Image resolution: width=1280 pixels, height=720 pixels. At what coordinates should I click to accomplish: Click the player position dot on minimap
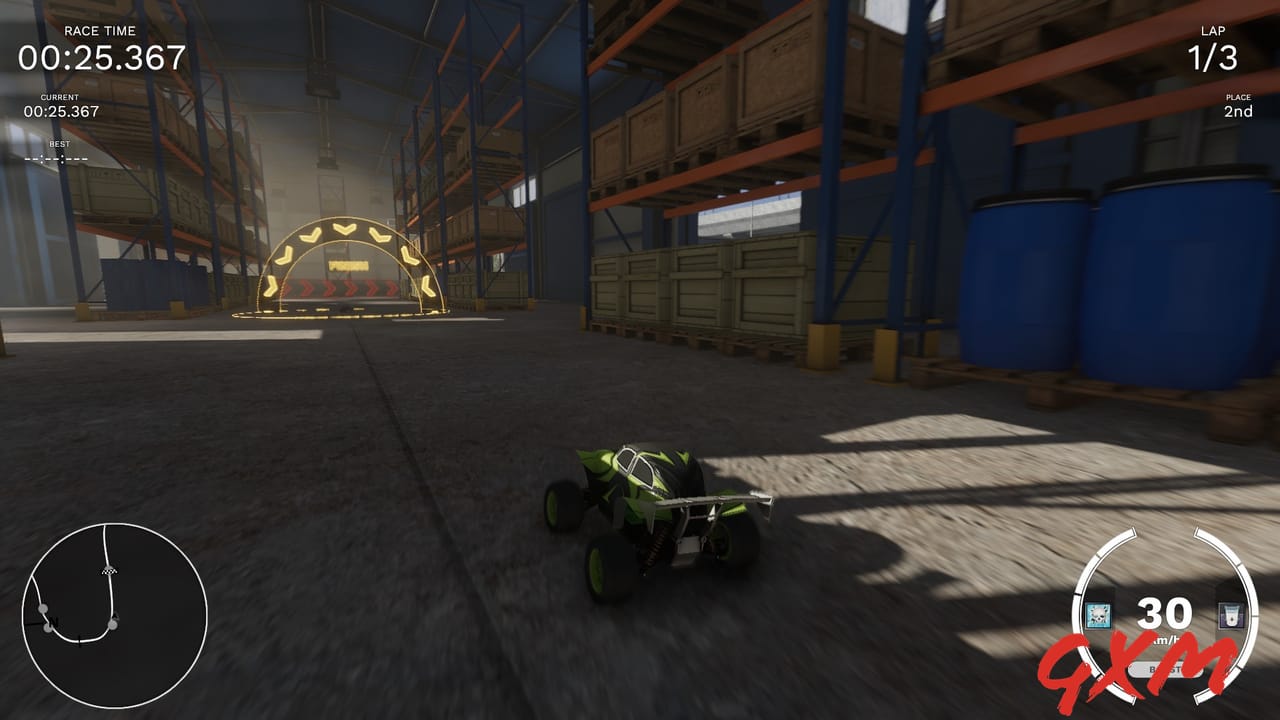113,624
